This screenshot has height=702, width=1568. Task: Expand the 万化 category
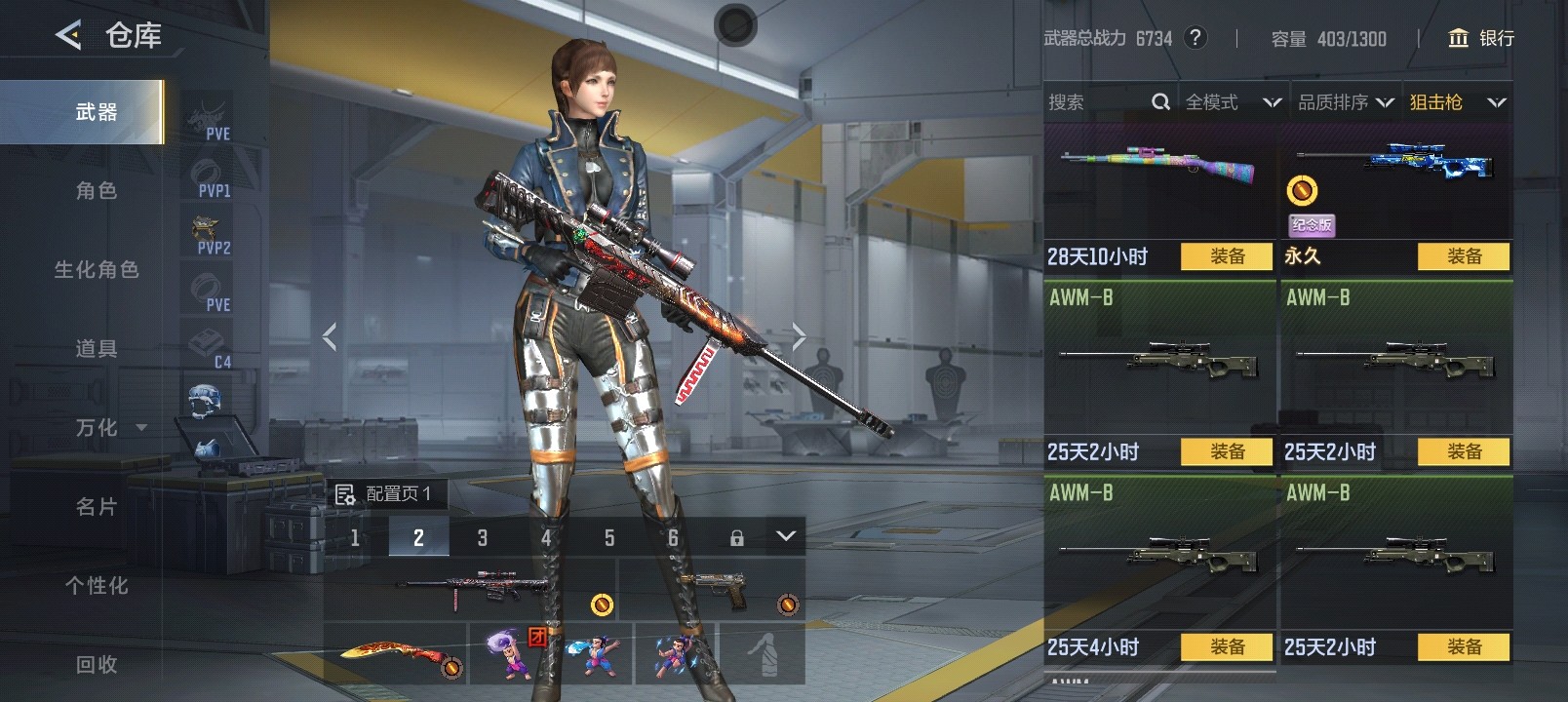(109, 428)
